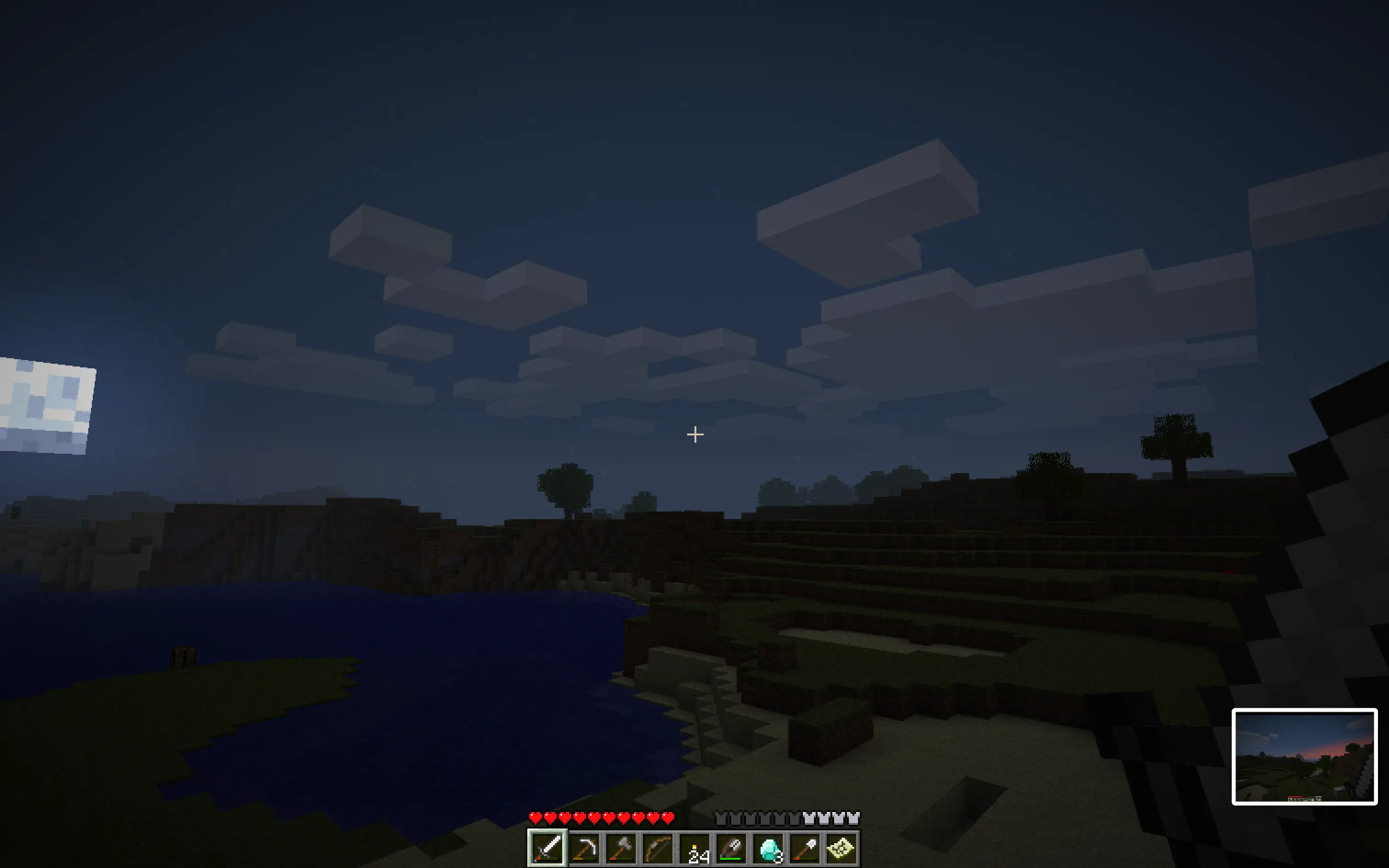
Task: Click the first darkened armor icon
Action: click(x=721, y=817)
